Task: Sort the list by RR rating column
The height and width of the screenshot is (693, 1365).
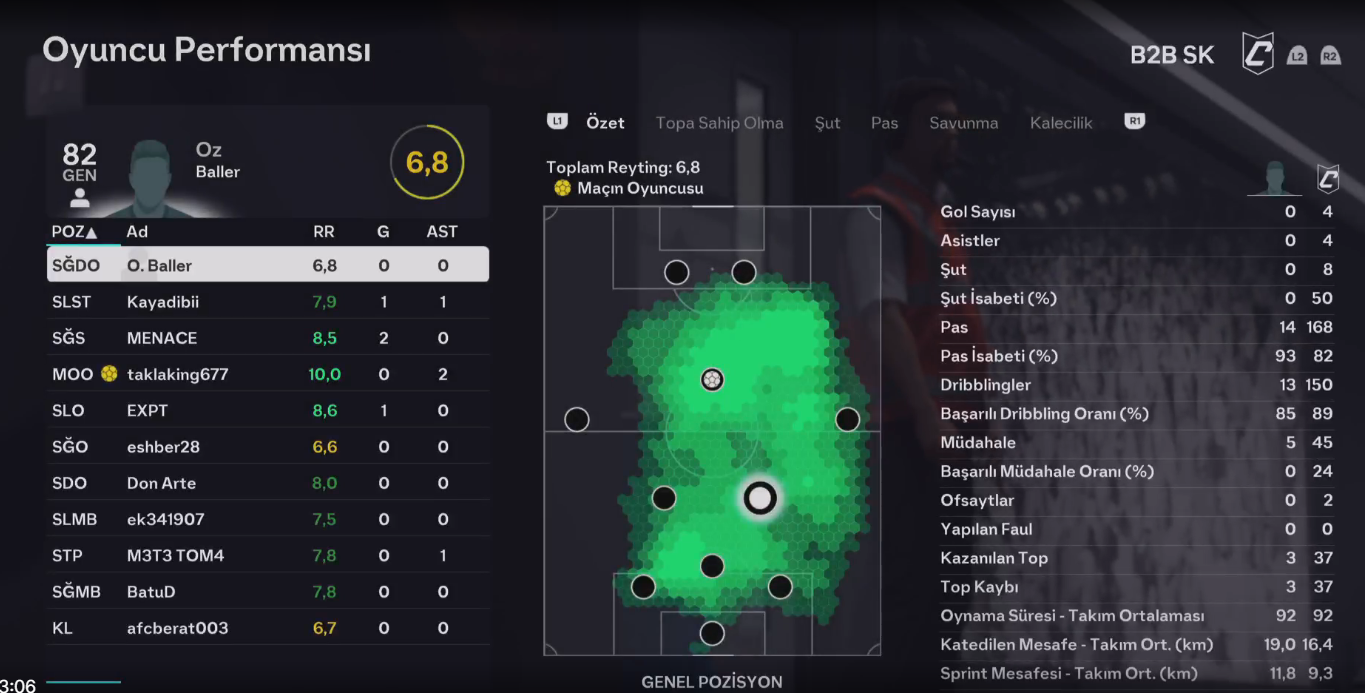Action: [324, 232]
